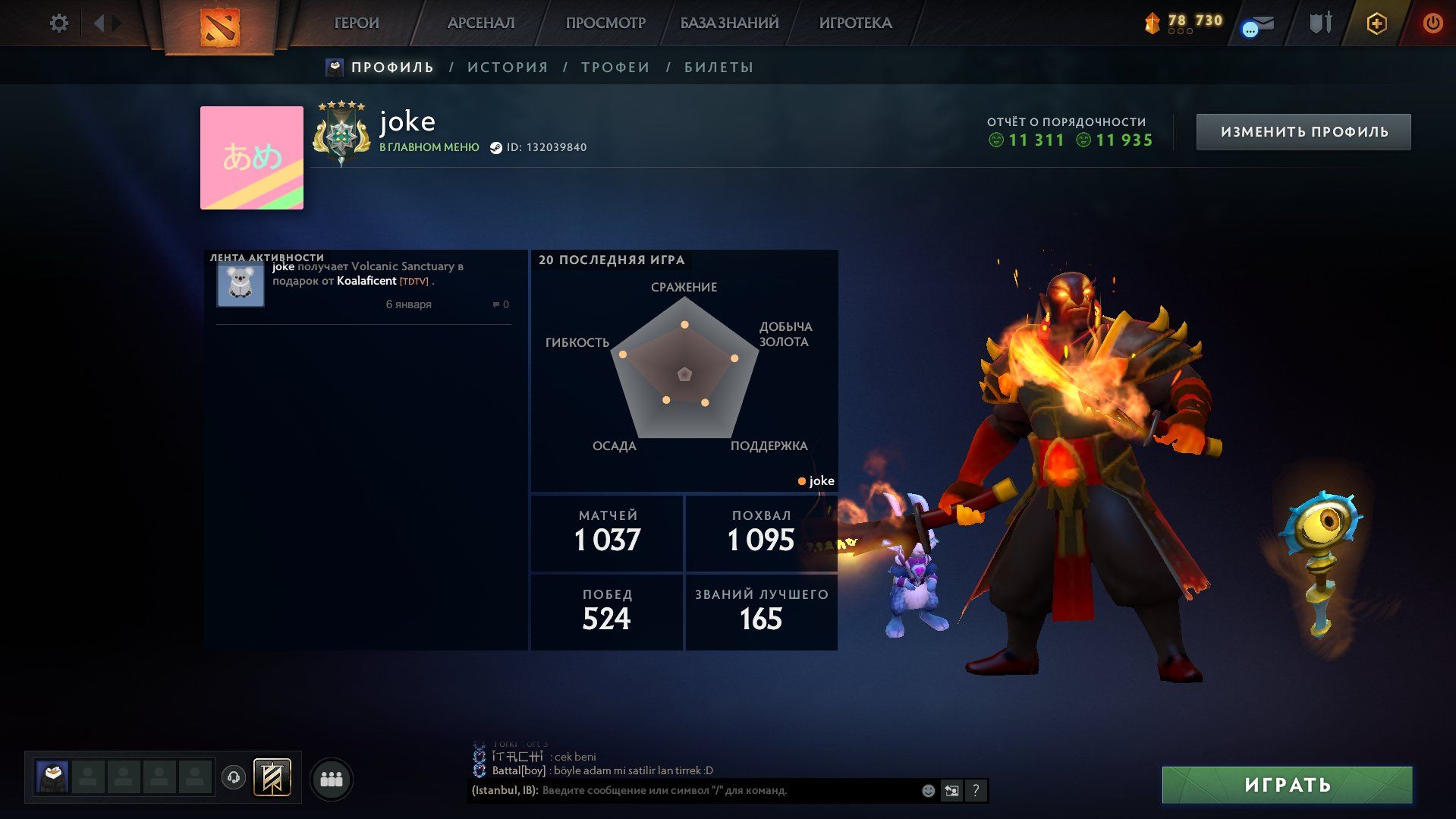Open the mail notifications icon
1456x819 pixels.
pyautogui.click(x=1261, y=24)
